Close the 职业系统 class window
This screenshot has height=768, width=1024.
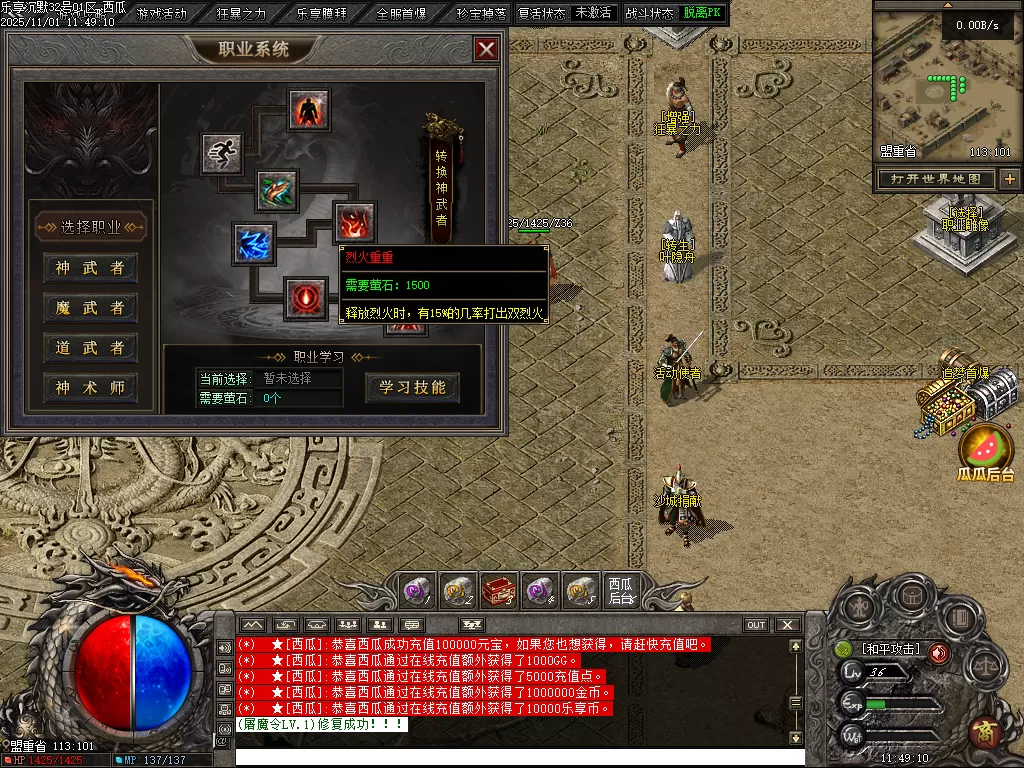pos(486,49)
